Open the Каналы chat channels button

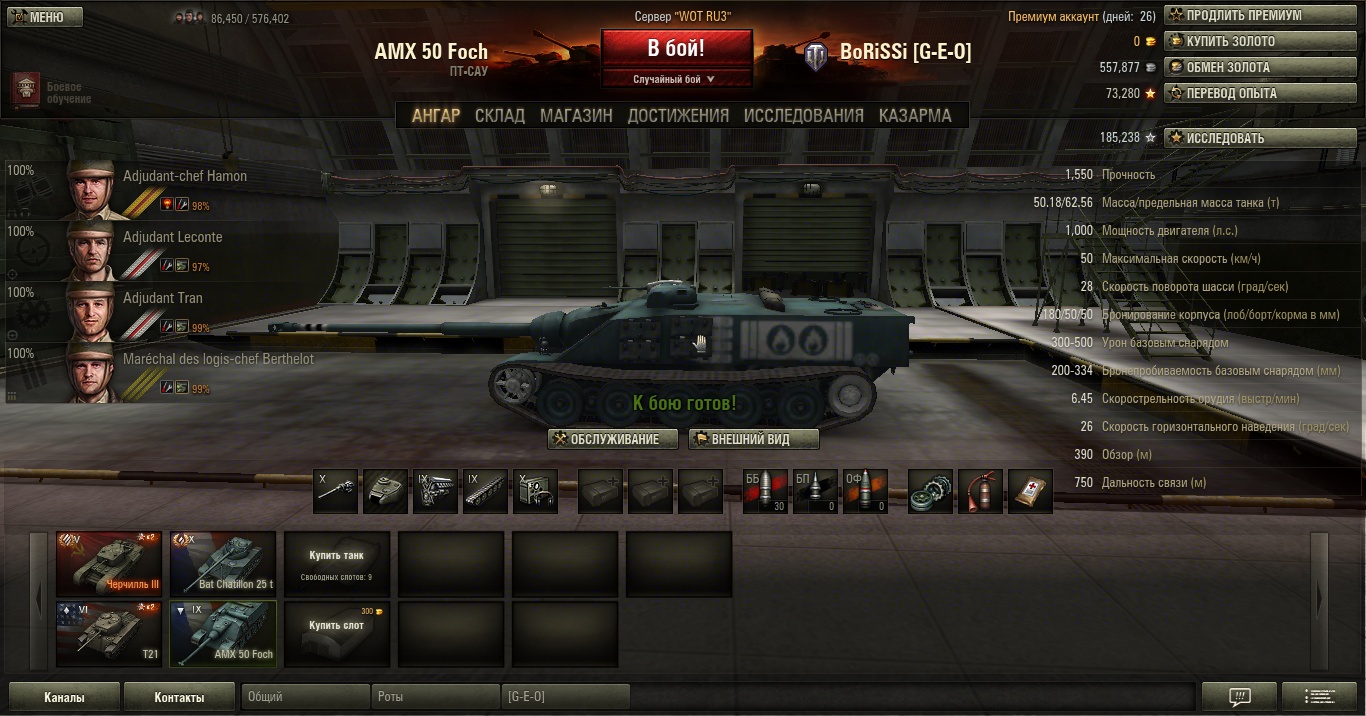pyautogui.click(x=64, y=697)
